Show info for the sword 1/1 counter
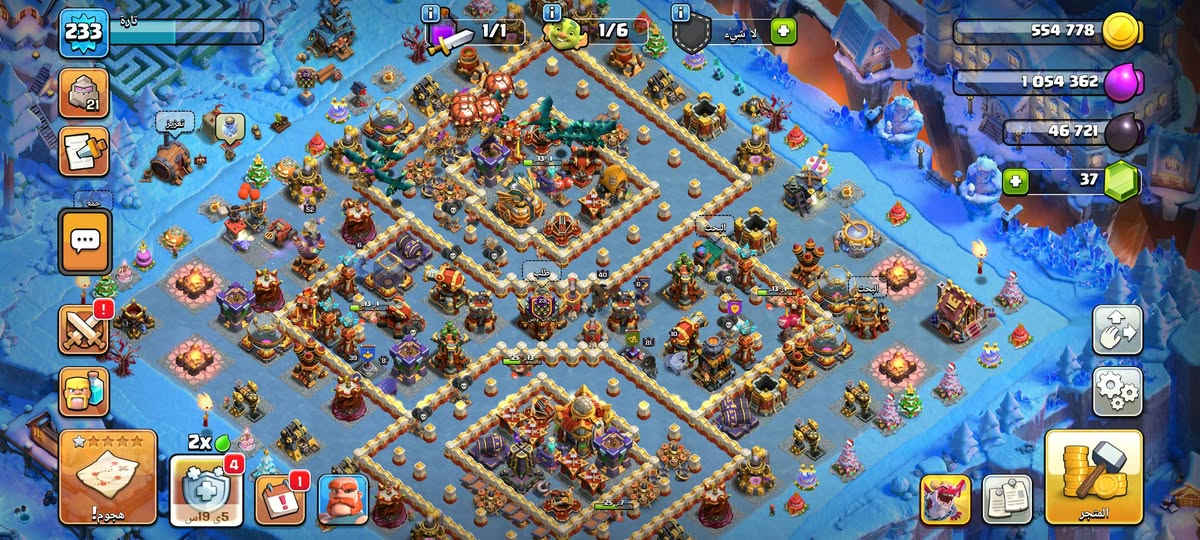Screen dimensions: 1200x540 (431, 13)
